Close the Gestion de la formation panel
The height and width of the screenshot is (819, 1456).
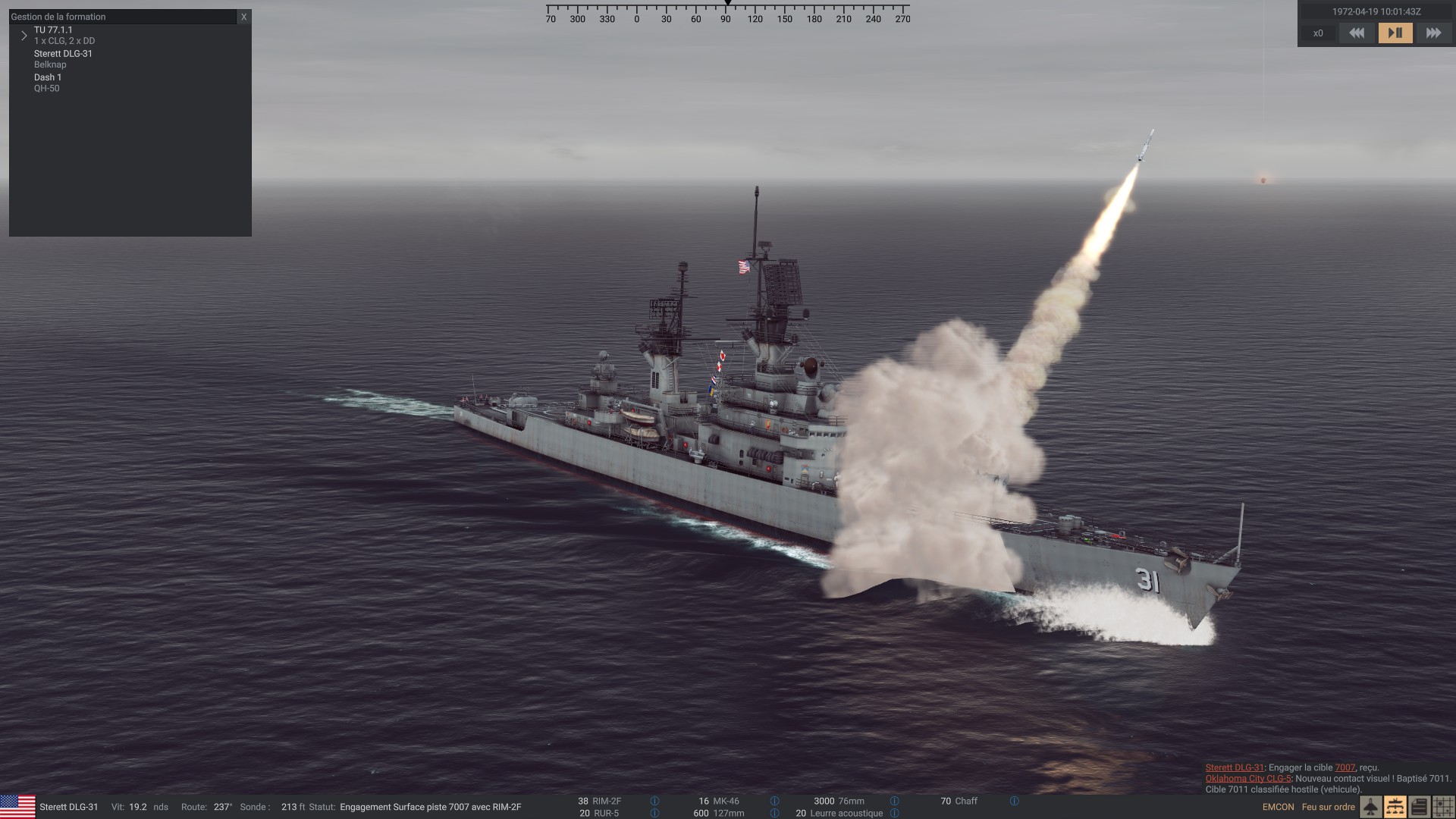243,17
